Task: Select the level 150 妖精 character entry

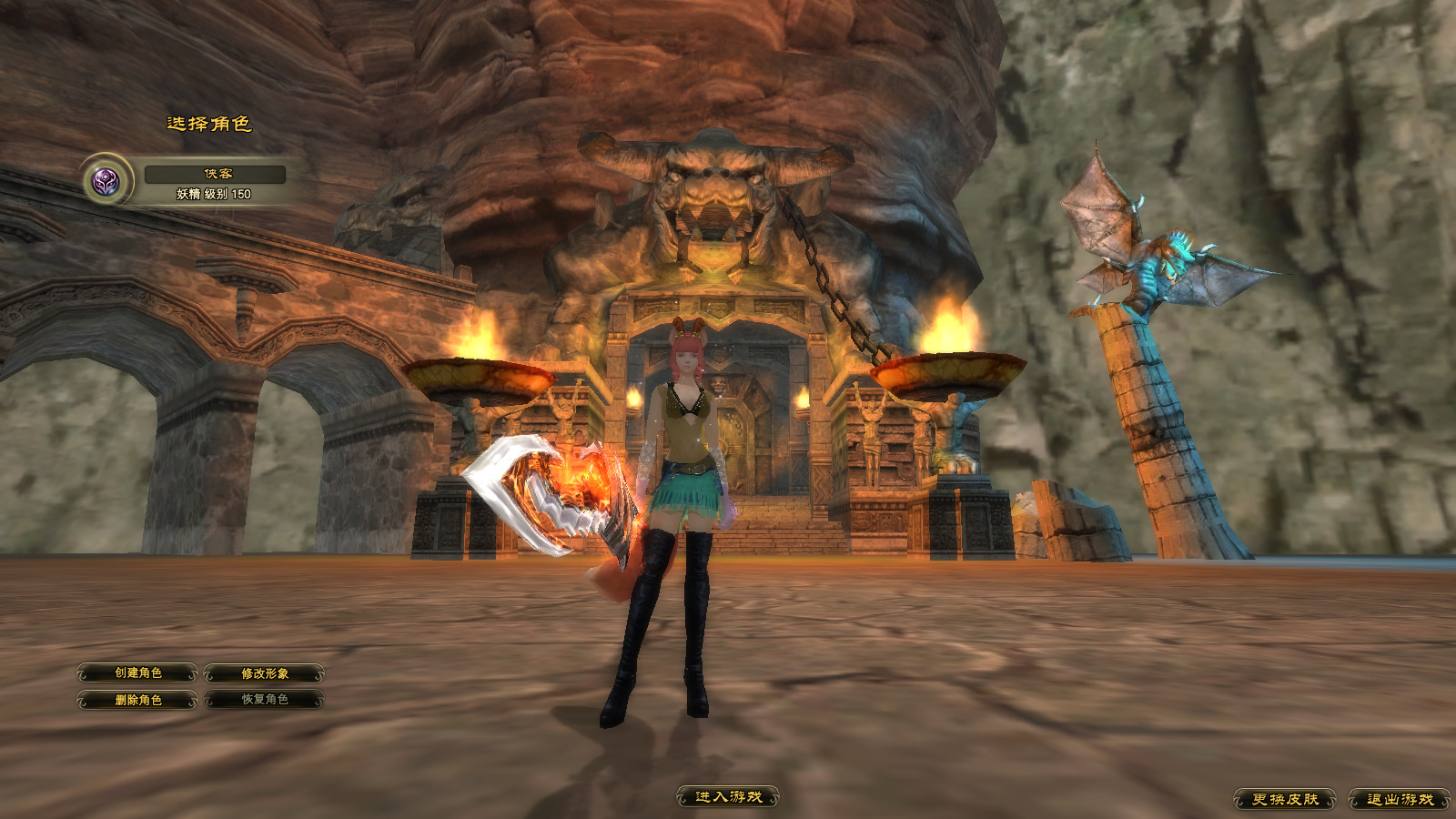Action: coord(215,183)
